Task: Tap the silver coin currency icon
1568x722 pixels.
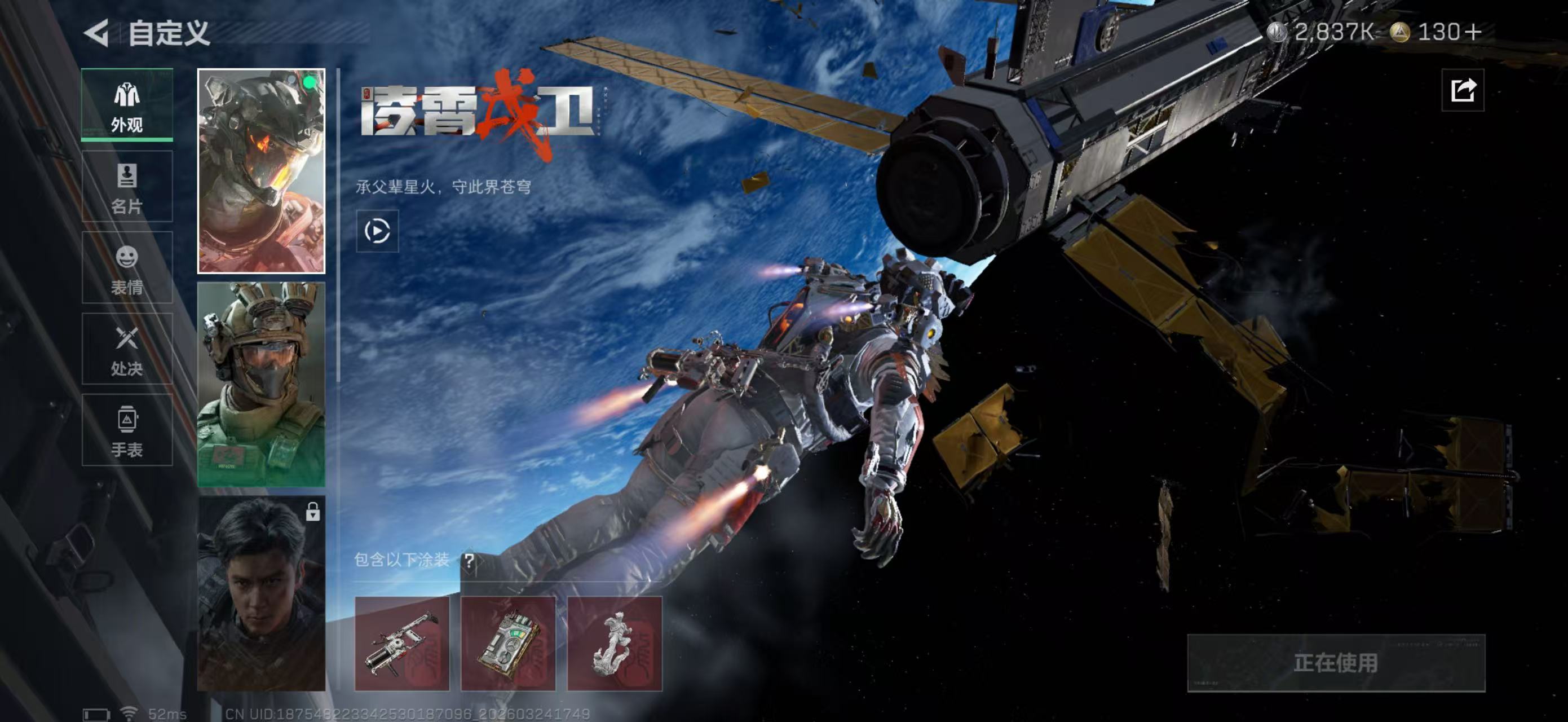Action: pos(1277,32)
